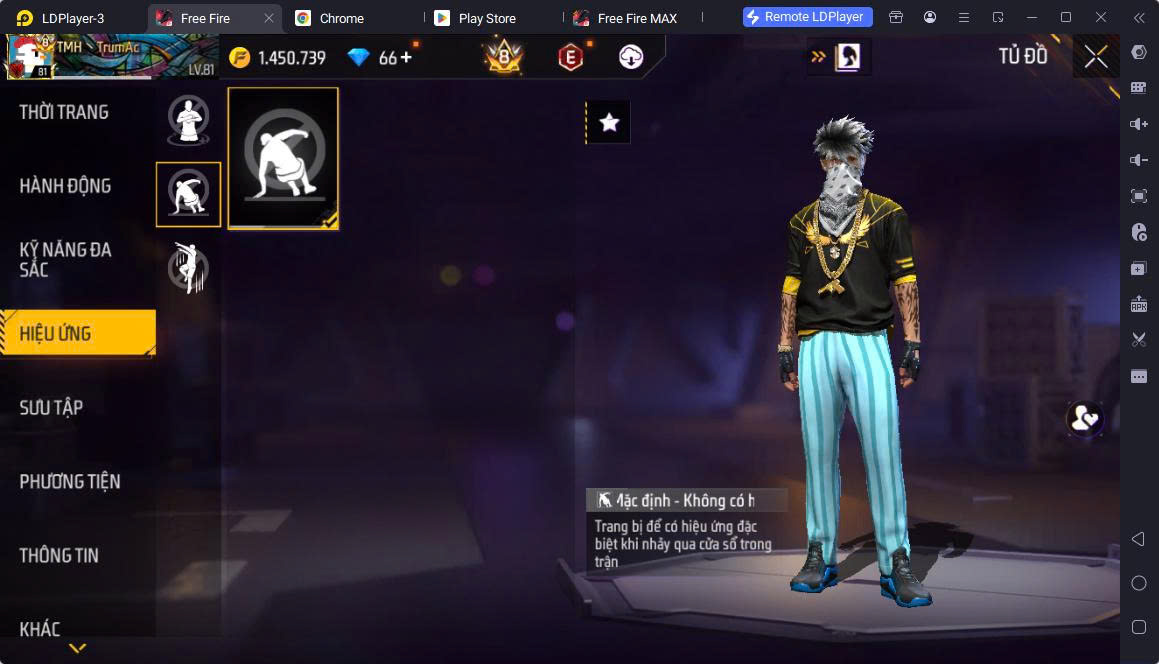Select the Kỹ Năng Đa Sắc tab

[66, 259]
